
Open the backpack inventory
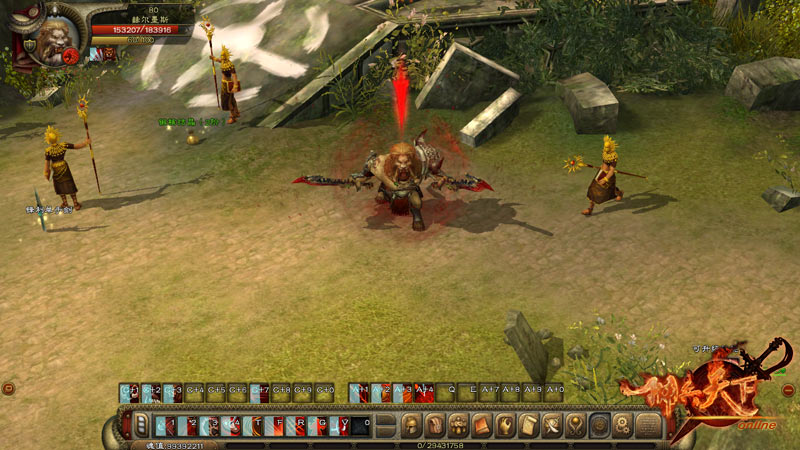point(435,426)
